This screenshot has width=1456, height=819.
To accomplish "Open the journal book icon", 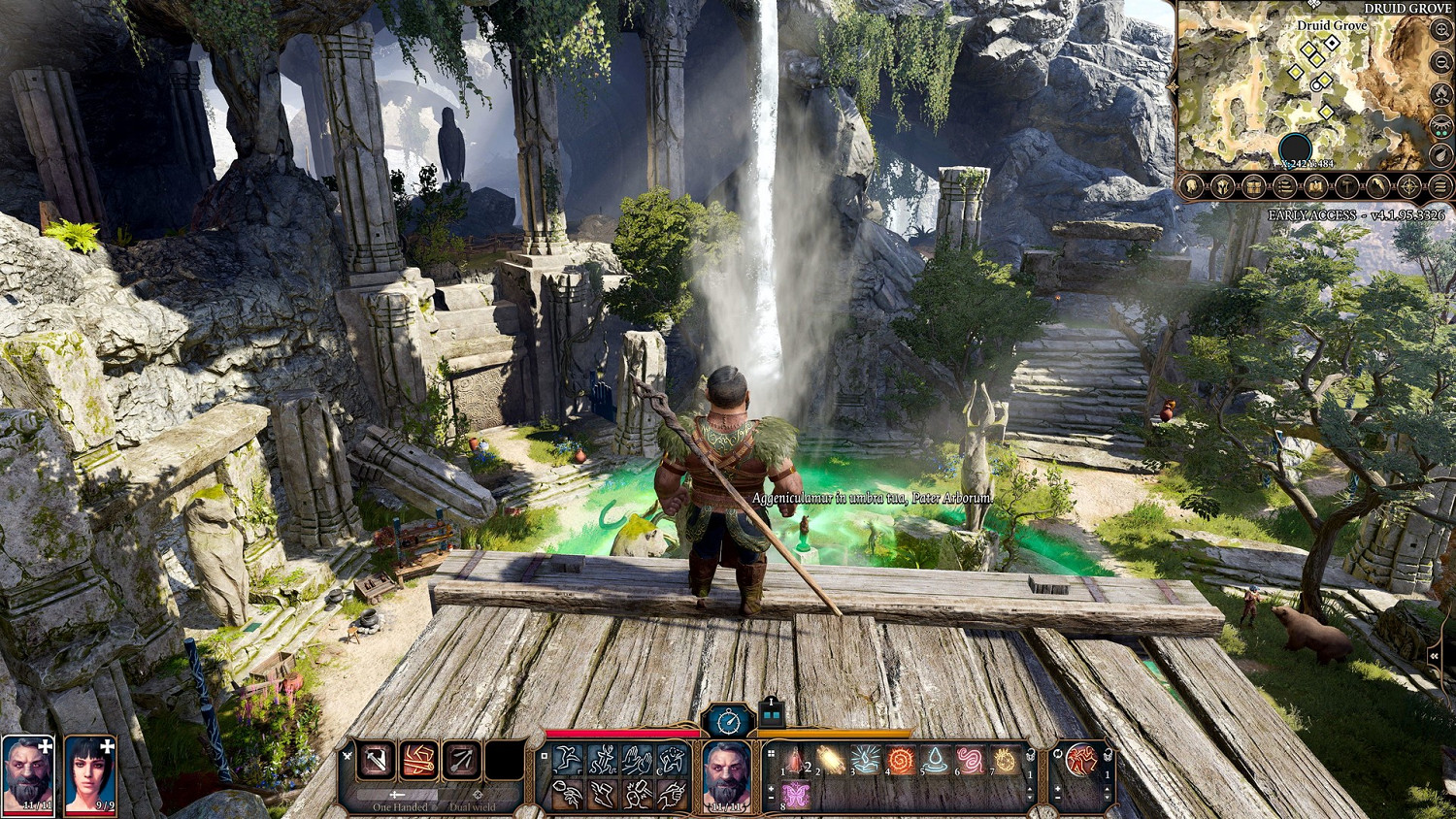I will [1315, 186].
